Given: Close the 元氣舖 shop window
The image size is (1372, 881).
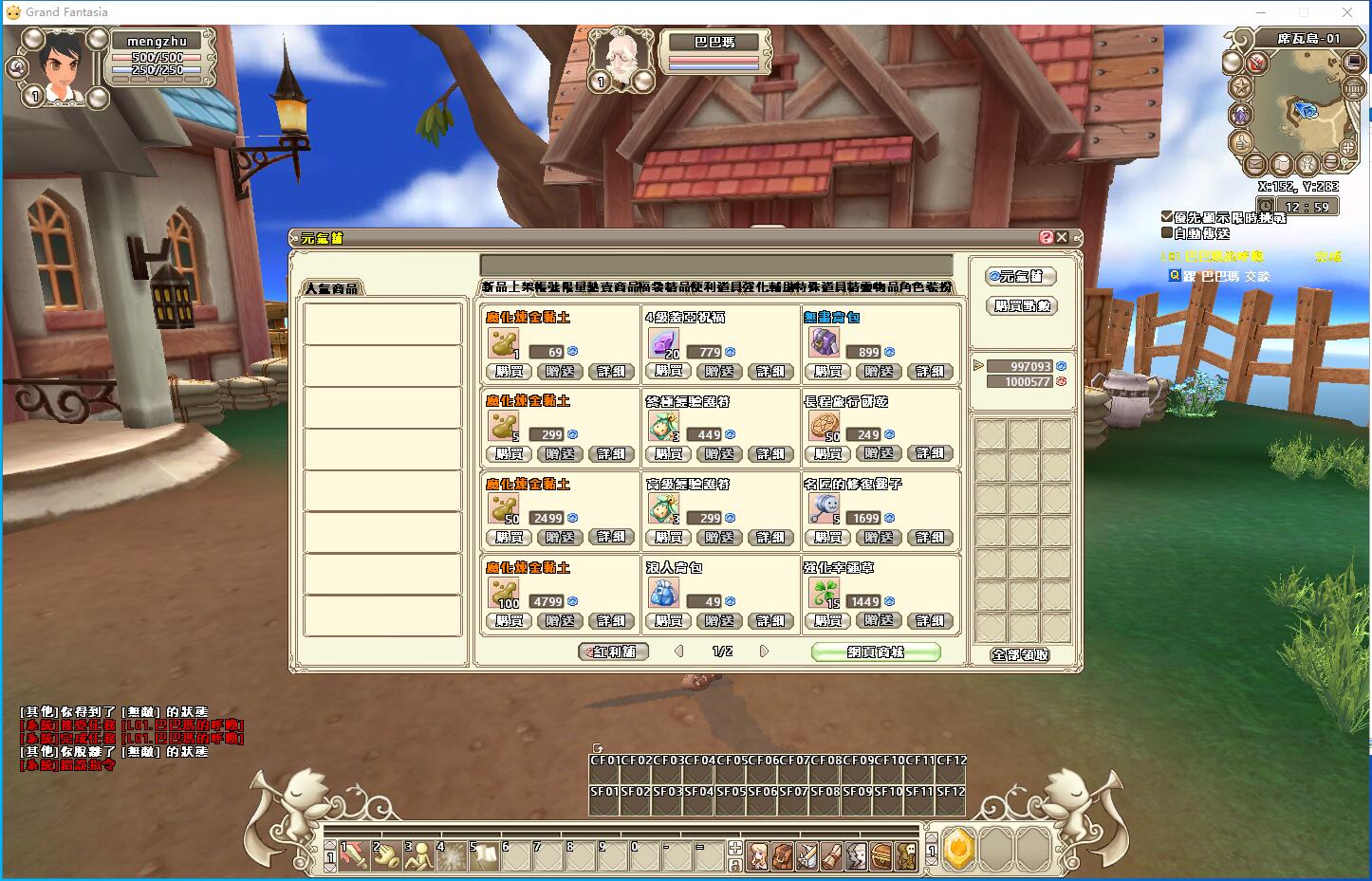Looking at the screenshot, I should coord(1062,237).
